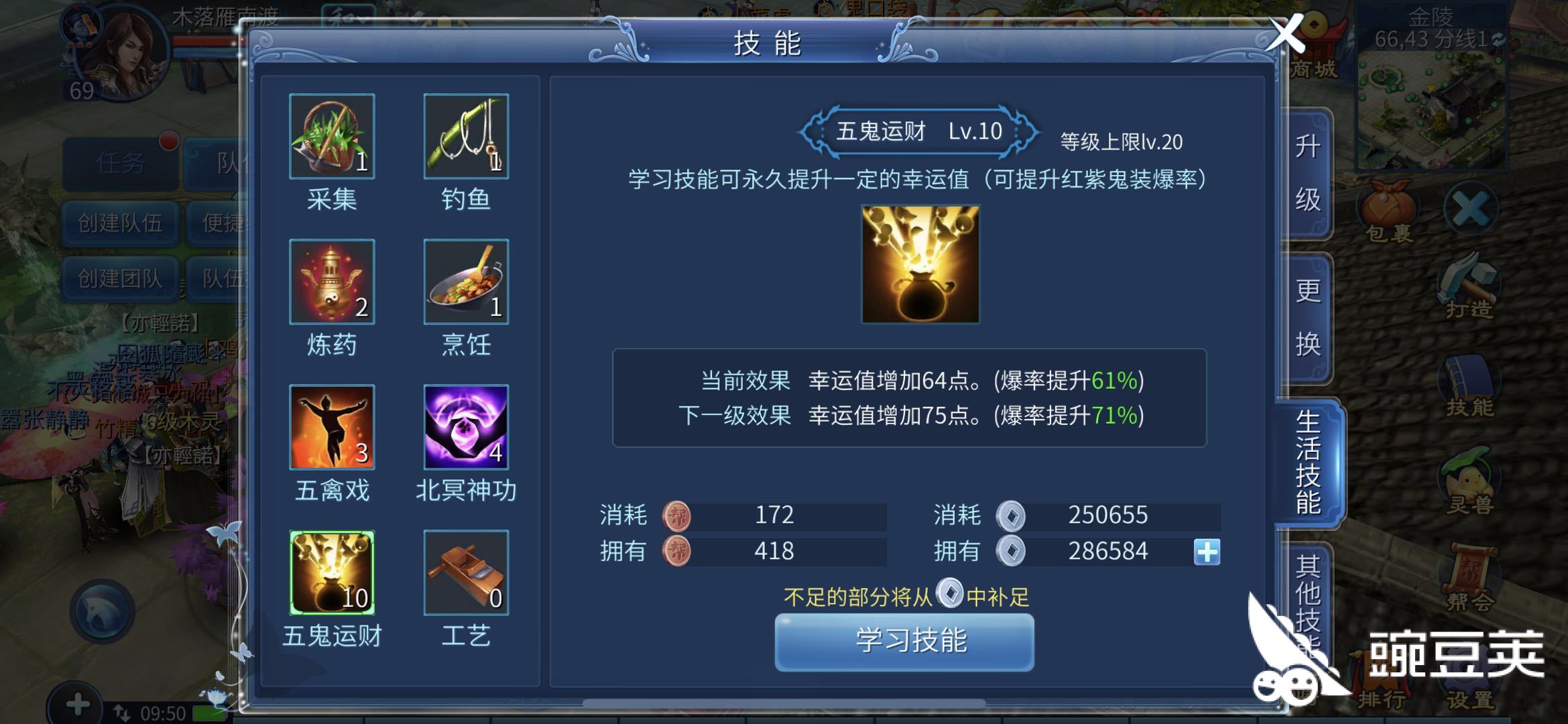Open the 工艺 craft skill

point(466,573)
